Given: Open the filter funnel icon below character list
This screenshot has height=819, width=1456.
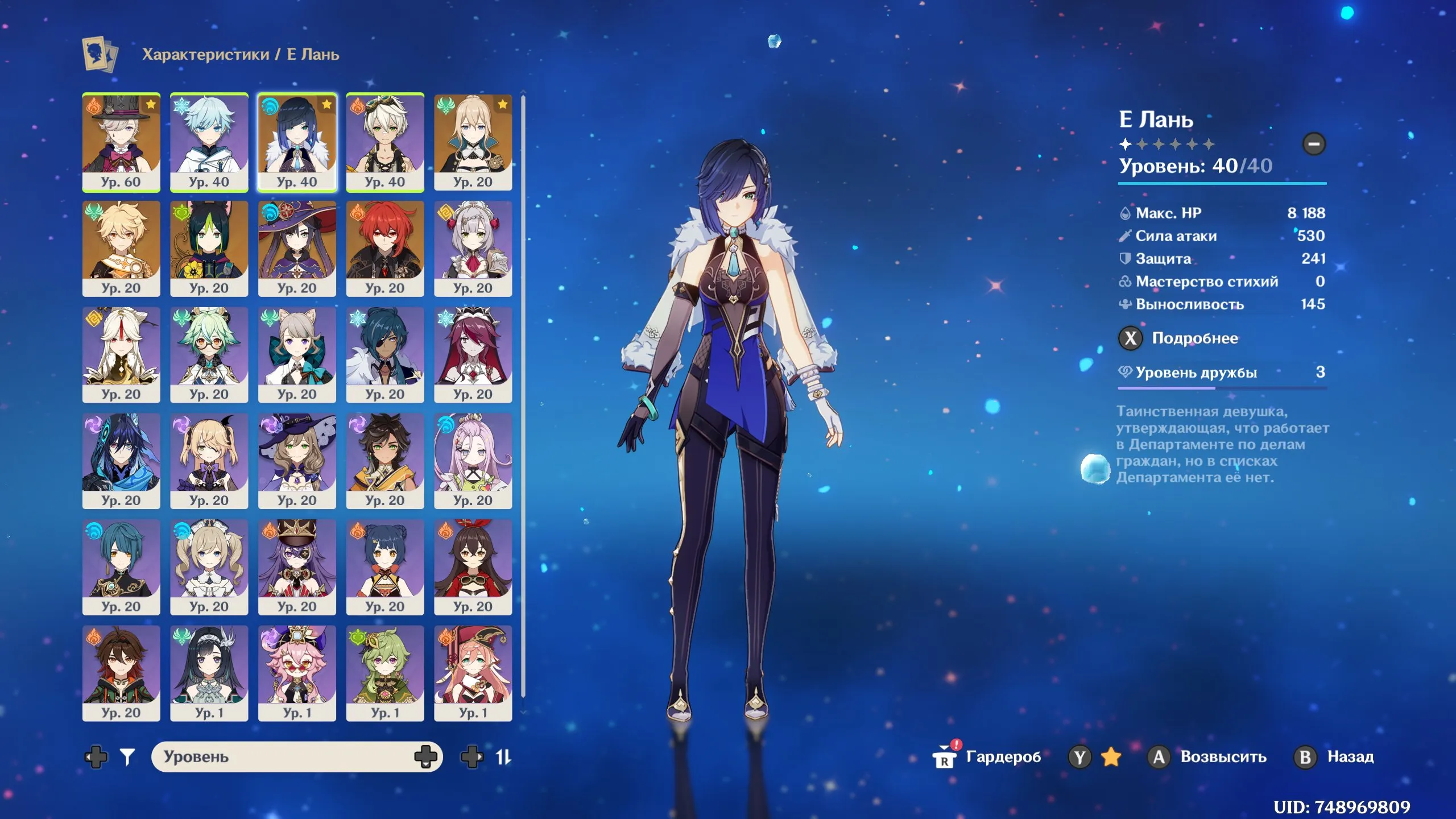Looking at the screenshot, I should click(128, 756).
